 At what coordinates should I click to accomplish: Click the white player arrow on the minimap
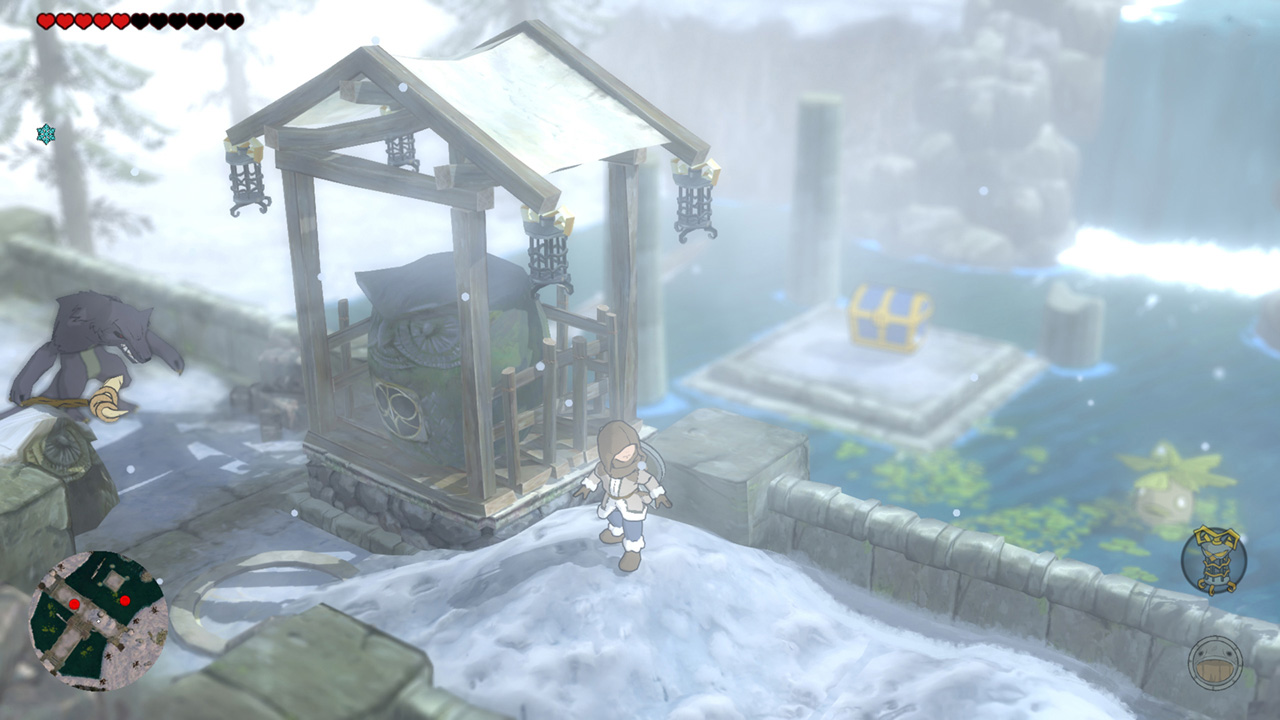point(98,621)
